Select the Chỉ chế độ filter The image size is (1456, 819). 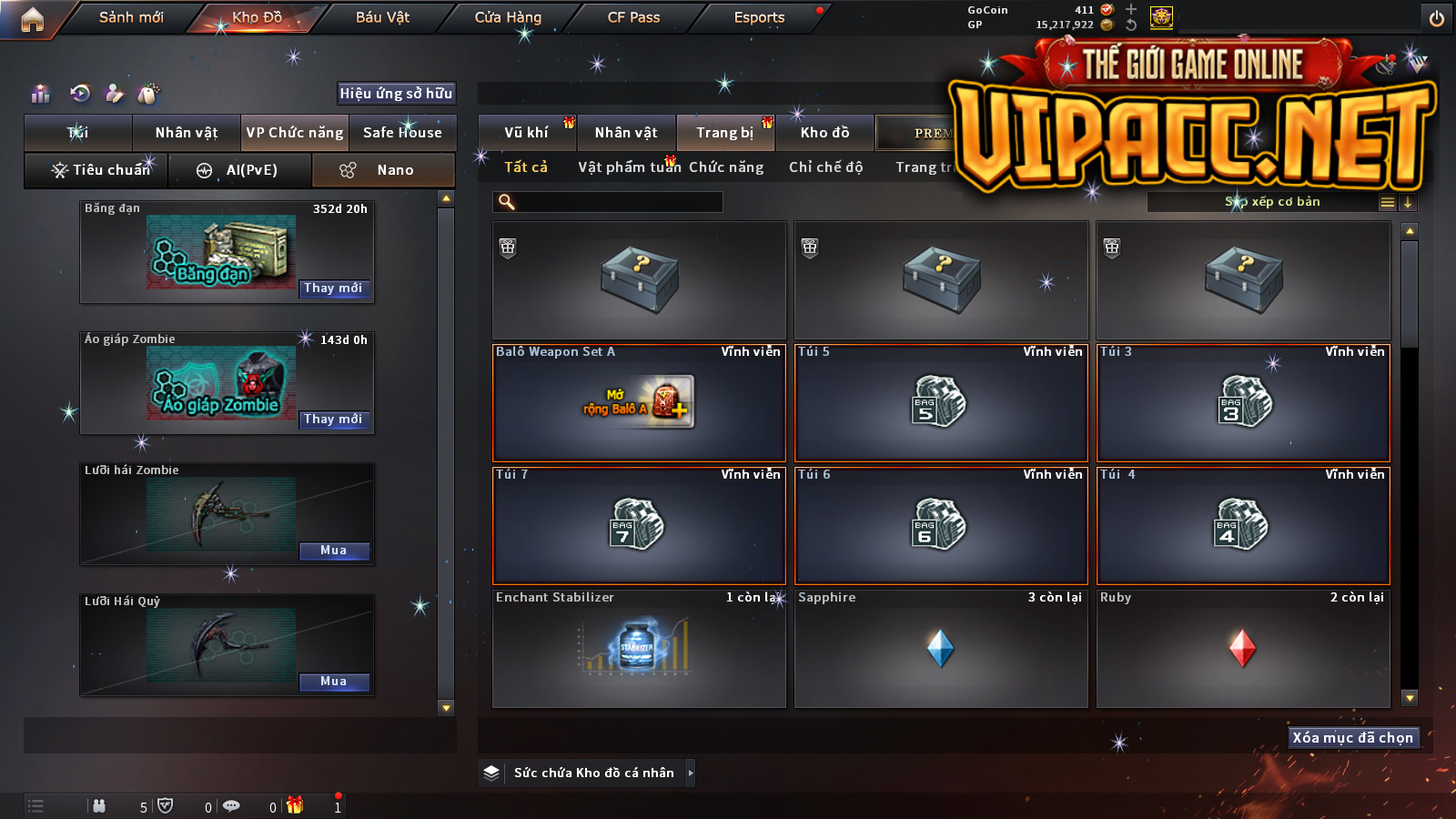click(x=825, y=167)
